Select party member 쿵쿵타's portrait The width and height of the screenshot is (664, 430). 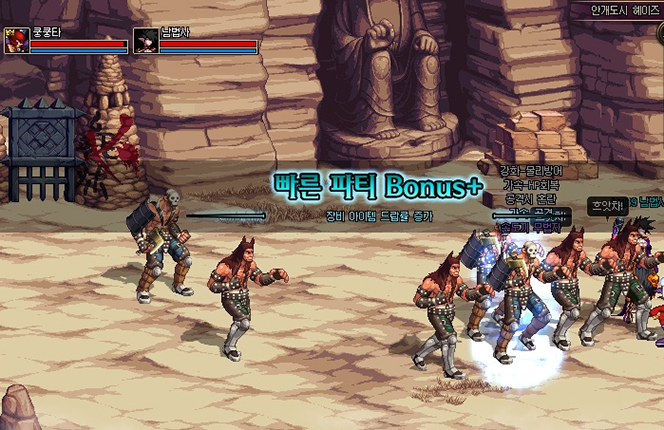(x=16, y=40)
